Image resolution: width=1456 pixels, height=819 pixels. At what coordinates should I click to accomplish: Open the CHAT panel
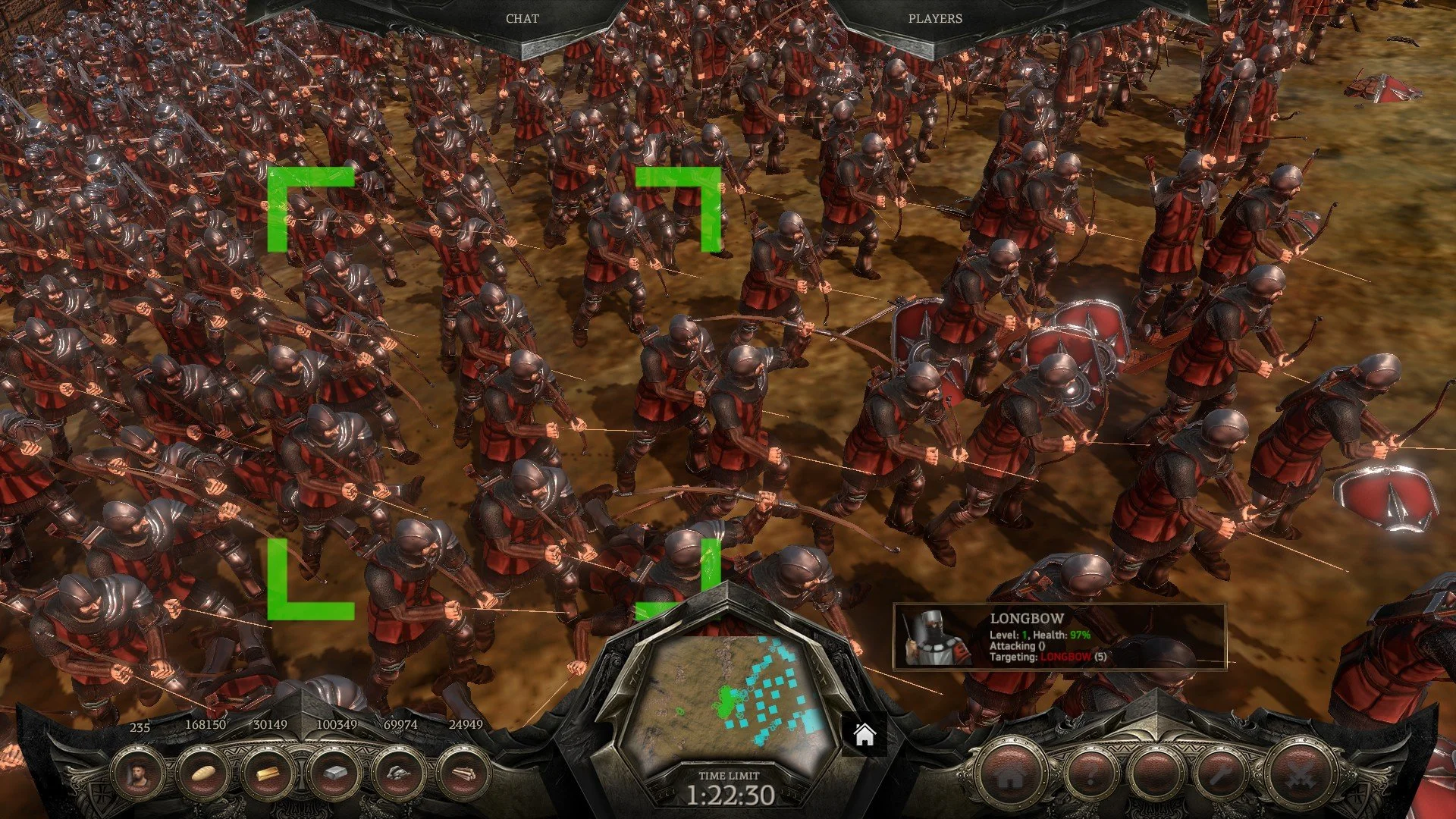pos(522,19)
